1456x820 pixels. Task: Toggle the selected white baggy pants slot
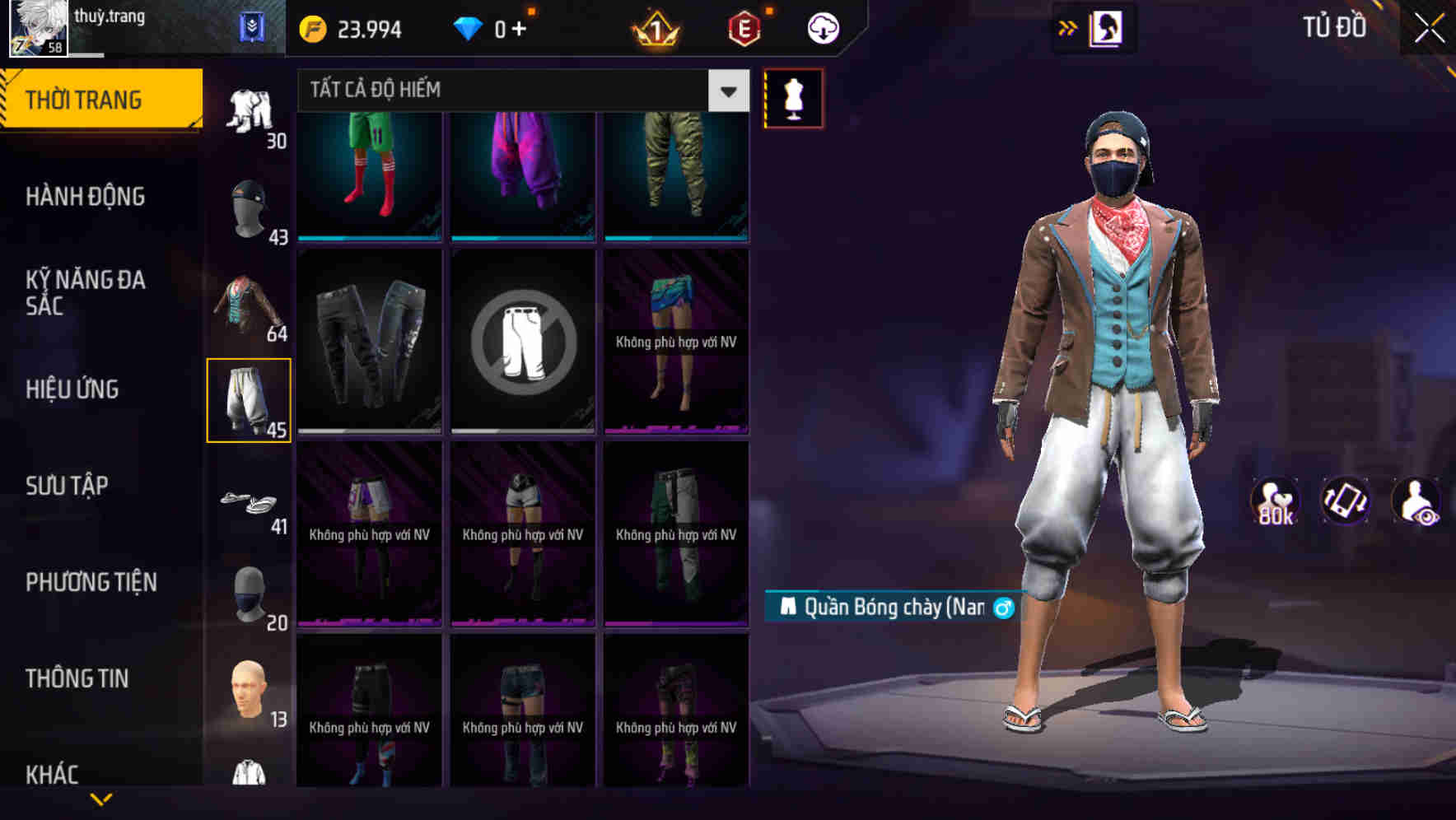click(250, 399)
